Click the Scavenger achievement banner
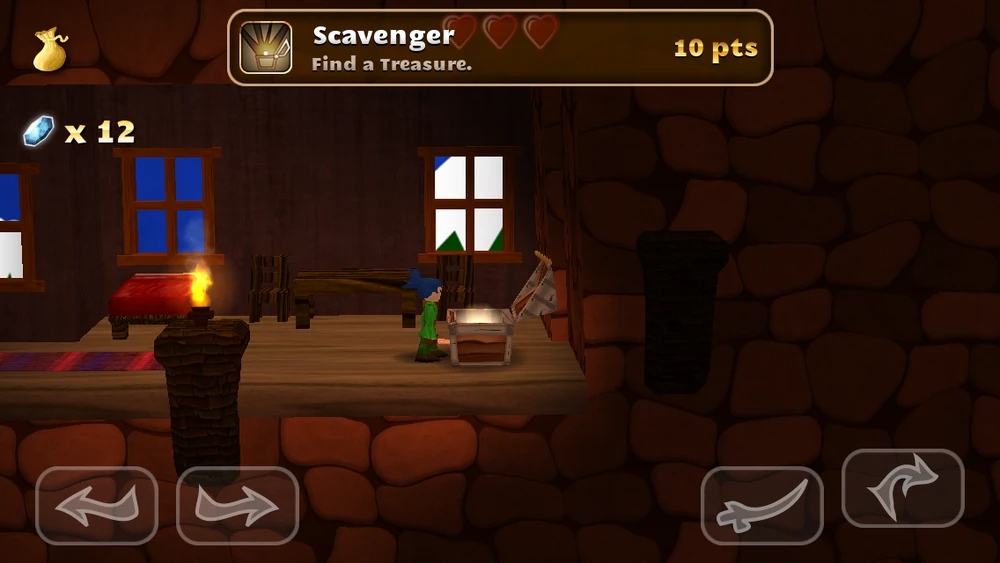The height and width of the screenshot is (563, 1000). coord(500,47)
